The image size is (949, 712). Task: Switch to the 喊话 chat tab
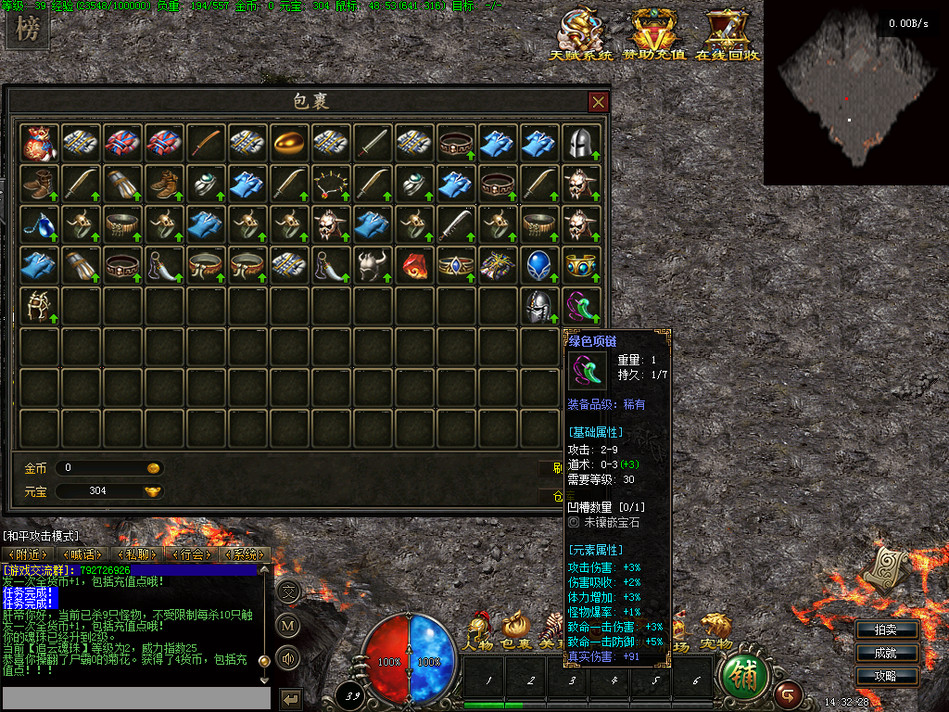pos(82,554)
